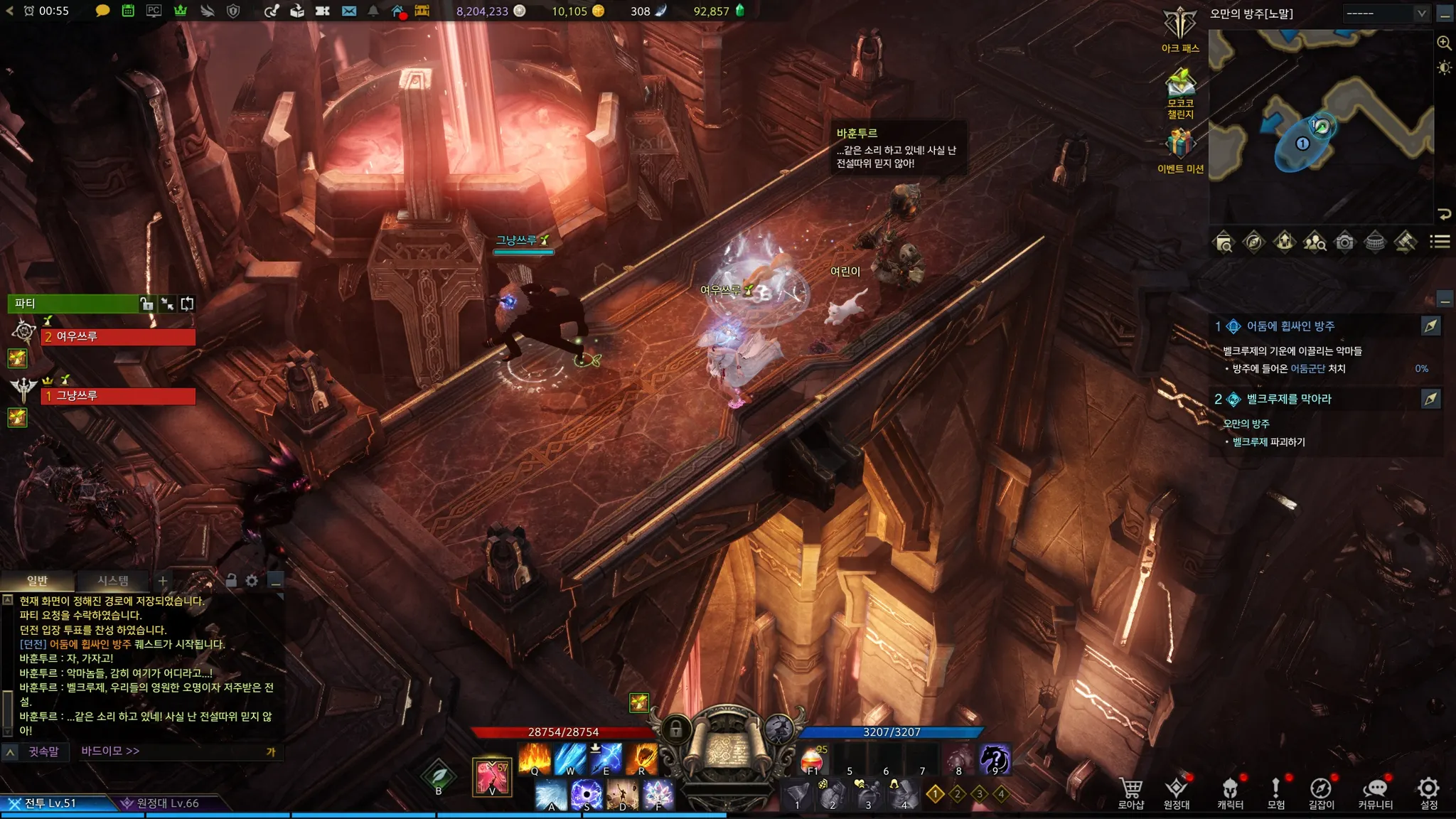Add a new chat tab
The height and width of the screenshot is (819, 1456).
[163, 581]
